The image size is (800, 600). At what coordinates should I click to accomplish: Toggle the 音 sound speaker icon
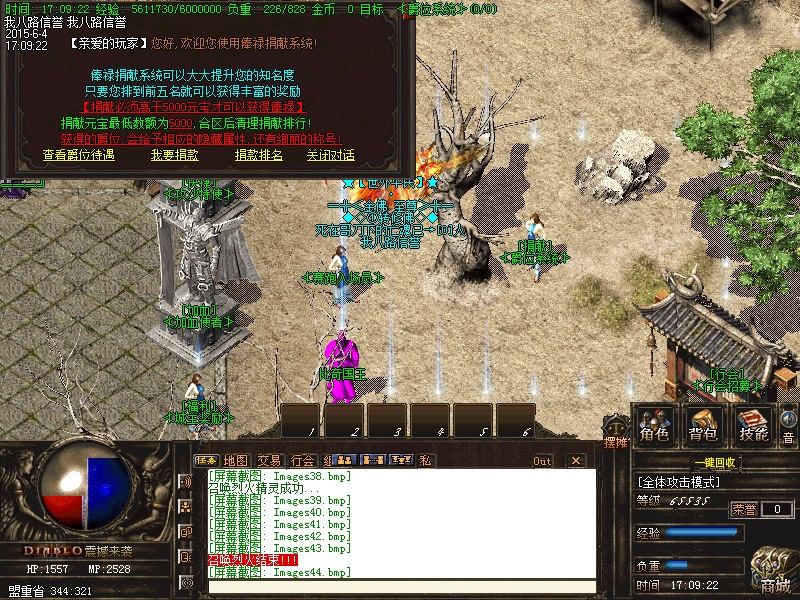coord(788,427)
